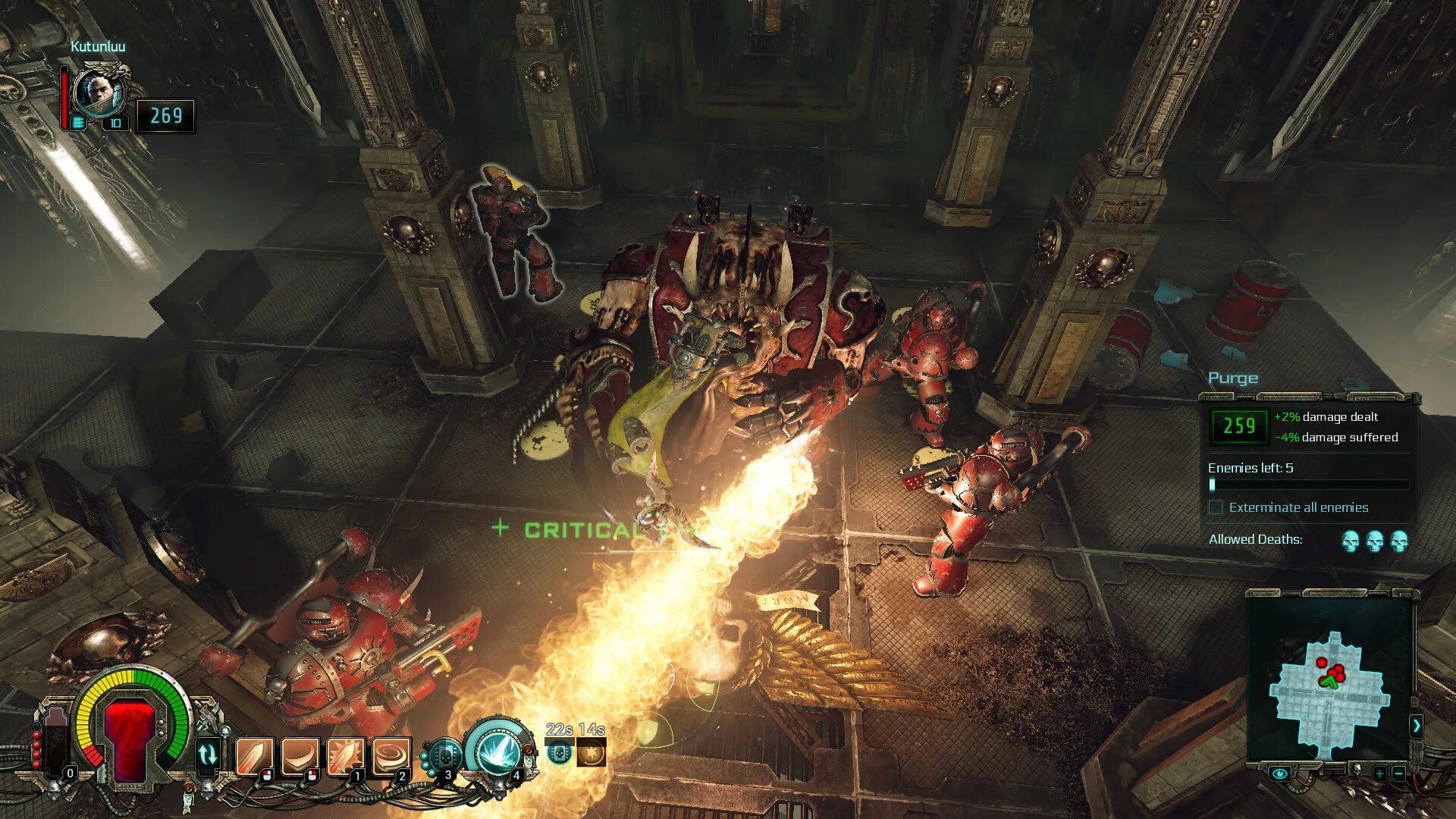Use the inoculator flask in slot 0

tap(57, 747)
